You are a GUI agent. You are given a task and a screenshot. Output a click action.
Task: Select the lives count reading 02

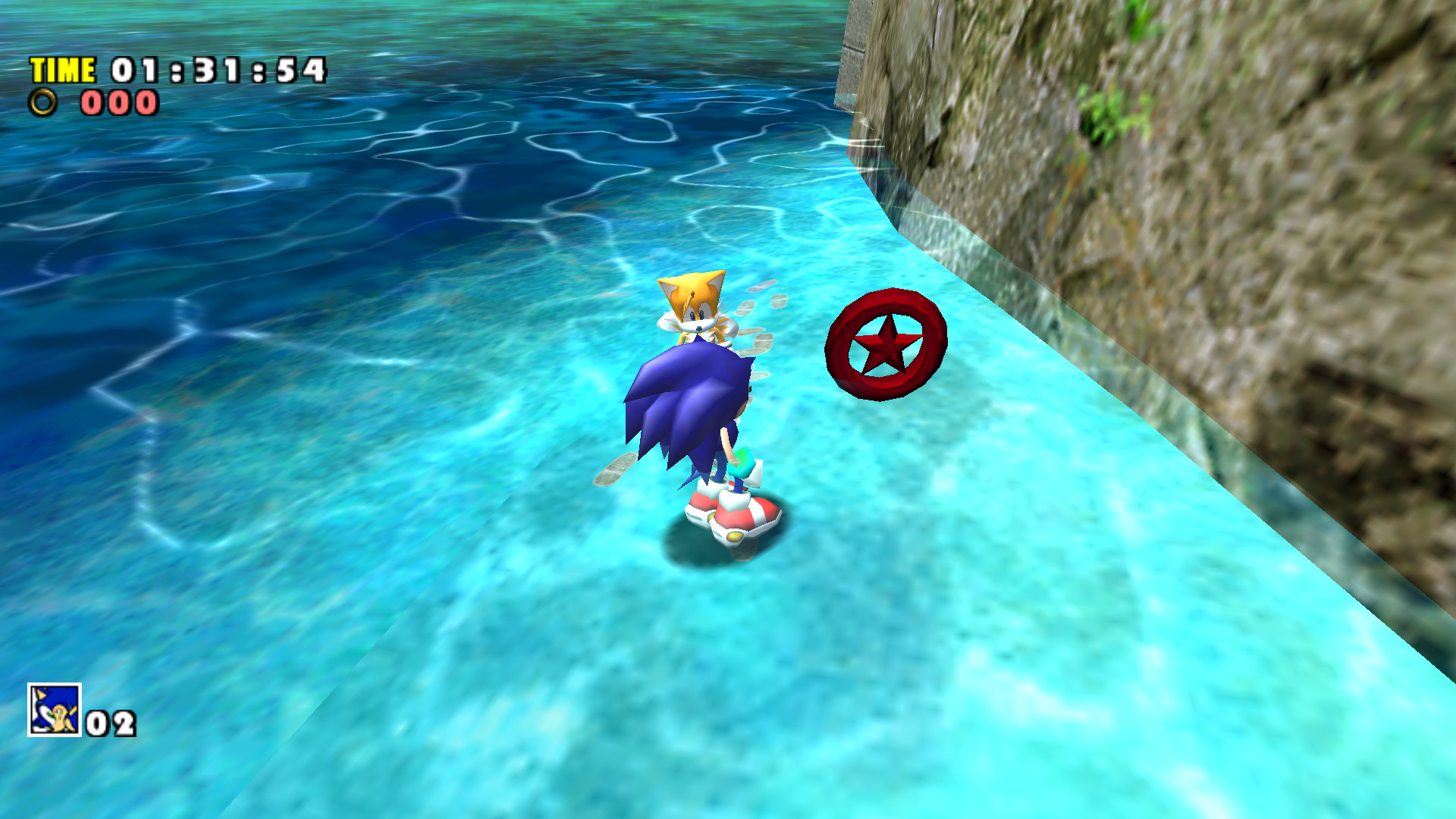click(108, 724)
